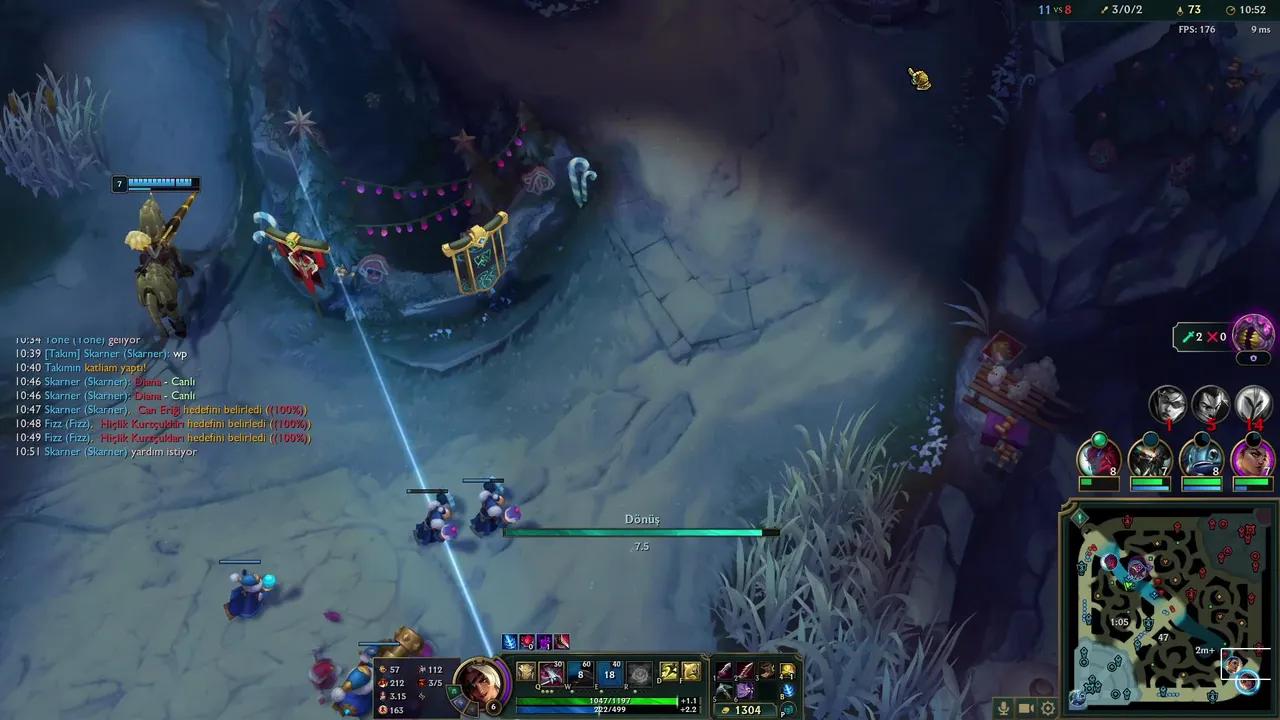Image resolution: width=1280 pixels, height=720 pixels.
Task: Click your champion portrait in the HUD
Action: tap(481, 684)
